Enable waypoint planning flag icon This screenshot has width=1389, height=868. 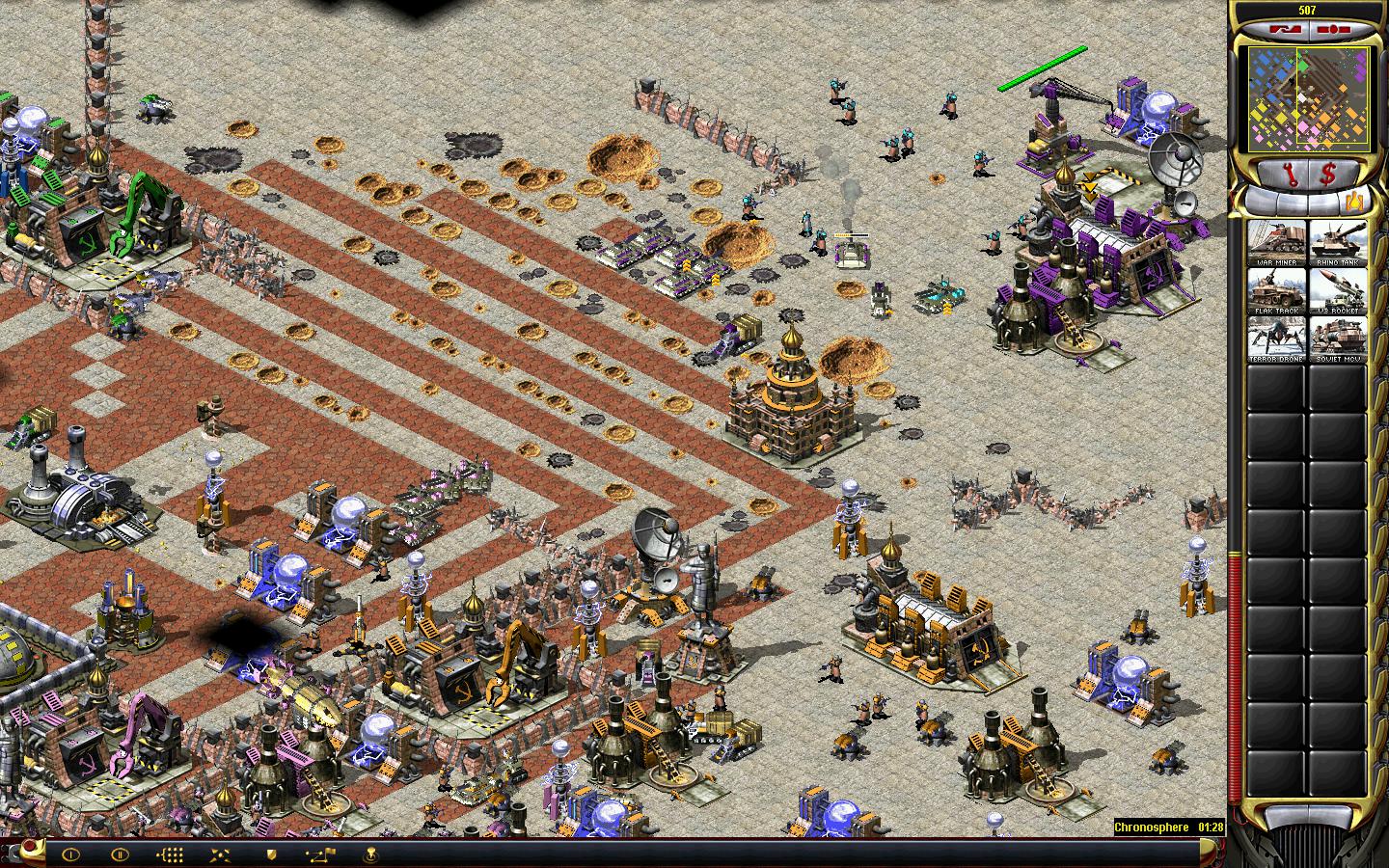click(x=321, y=854)
